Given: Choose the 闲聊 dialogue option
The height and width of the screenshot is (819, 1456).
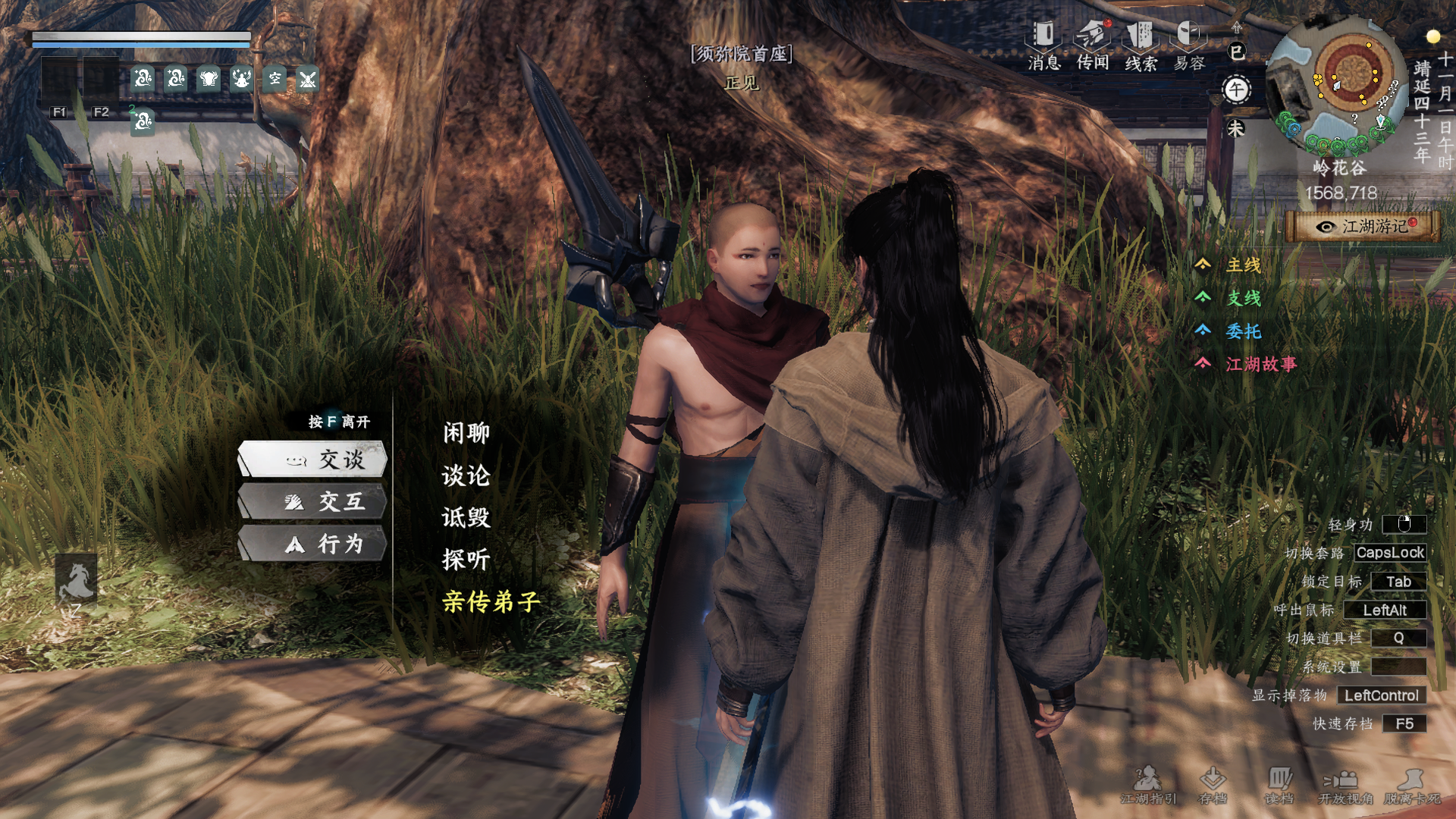Looking at the screenshot, I should 466,433.
